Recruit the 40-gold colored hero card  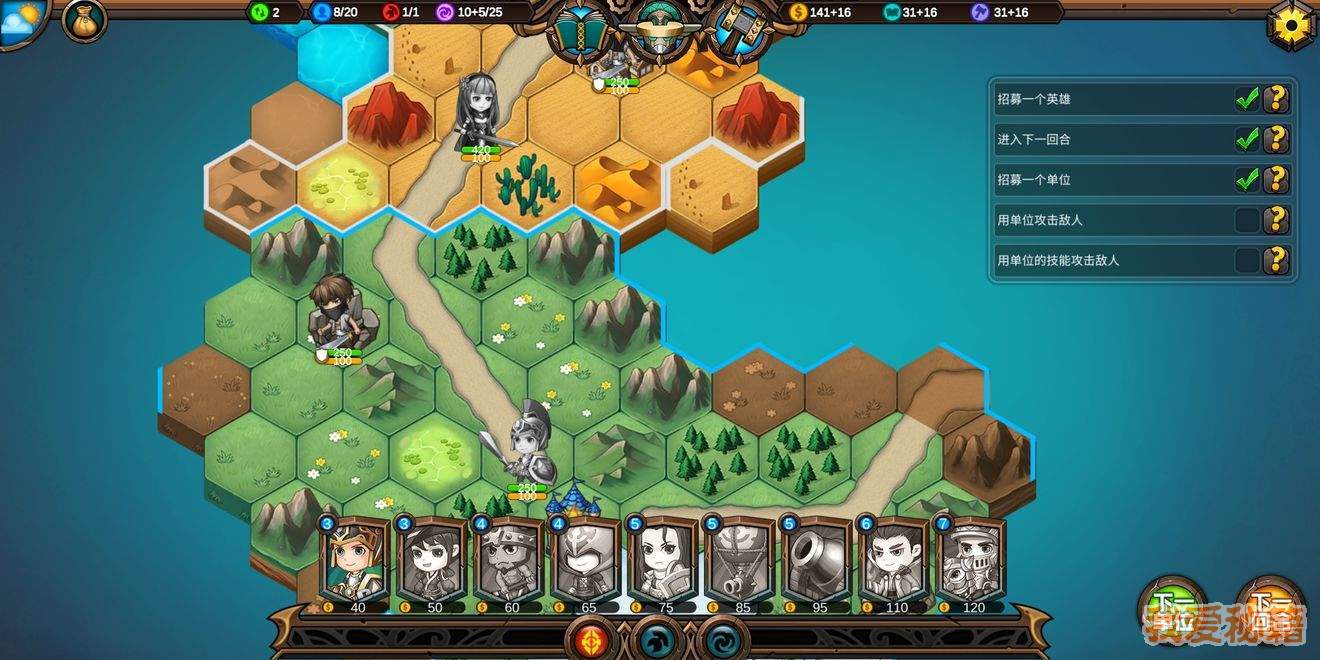click(355, 560)
